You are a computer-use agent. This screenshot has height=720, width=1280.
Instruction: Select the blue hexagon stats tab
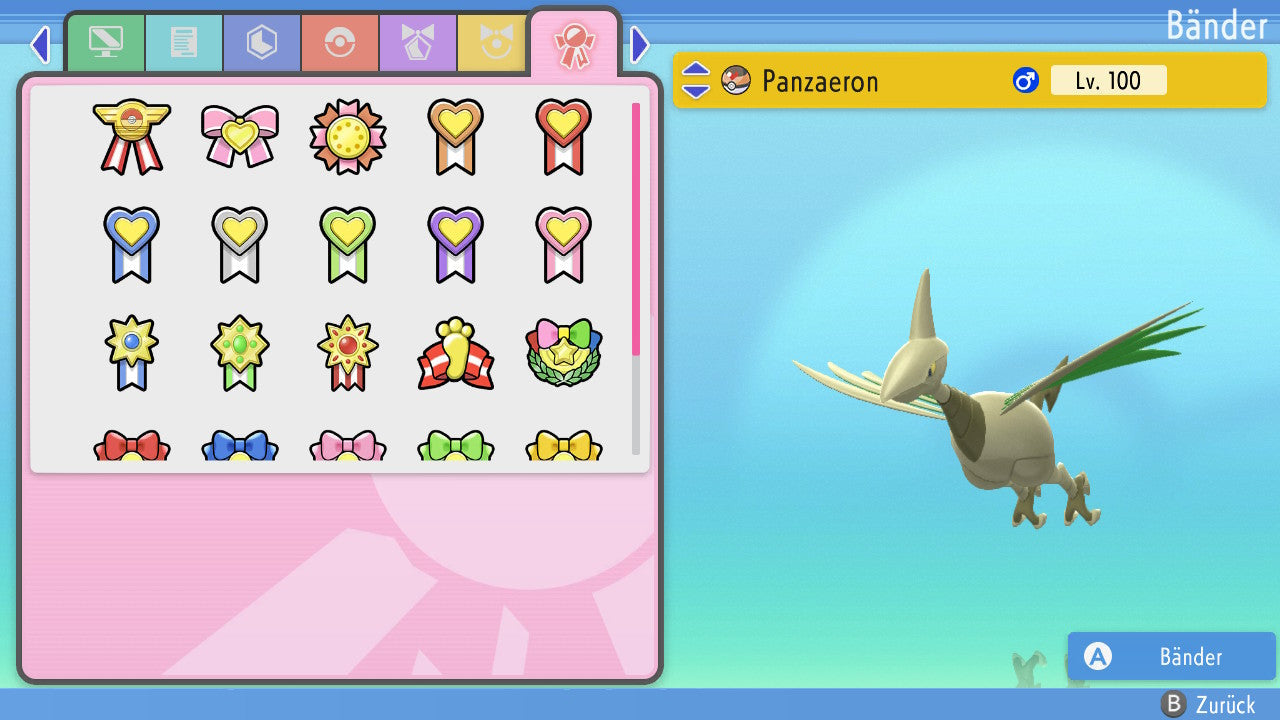(x=262, y=43)
